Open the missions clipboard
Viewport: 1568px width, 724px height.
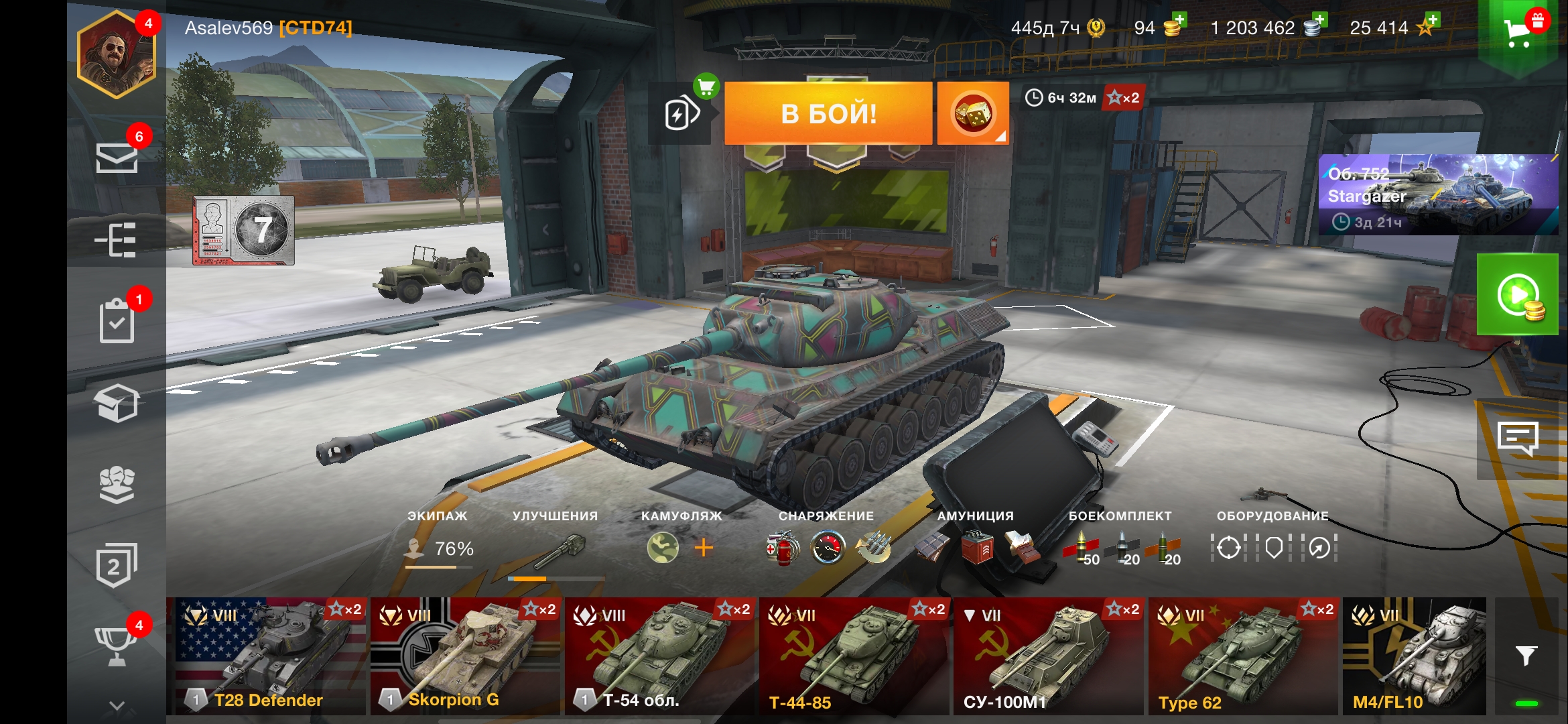(117, 321)
